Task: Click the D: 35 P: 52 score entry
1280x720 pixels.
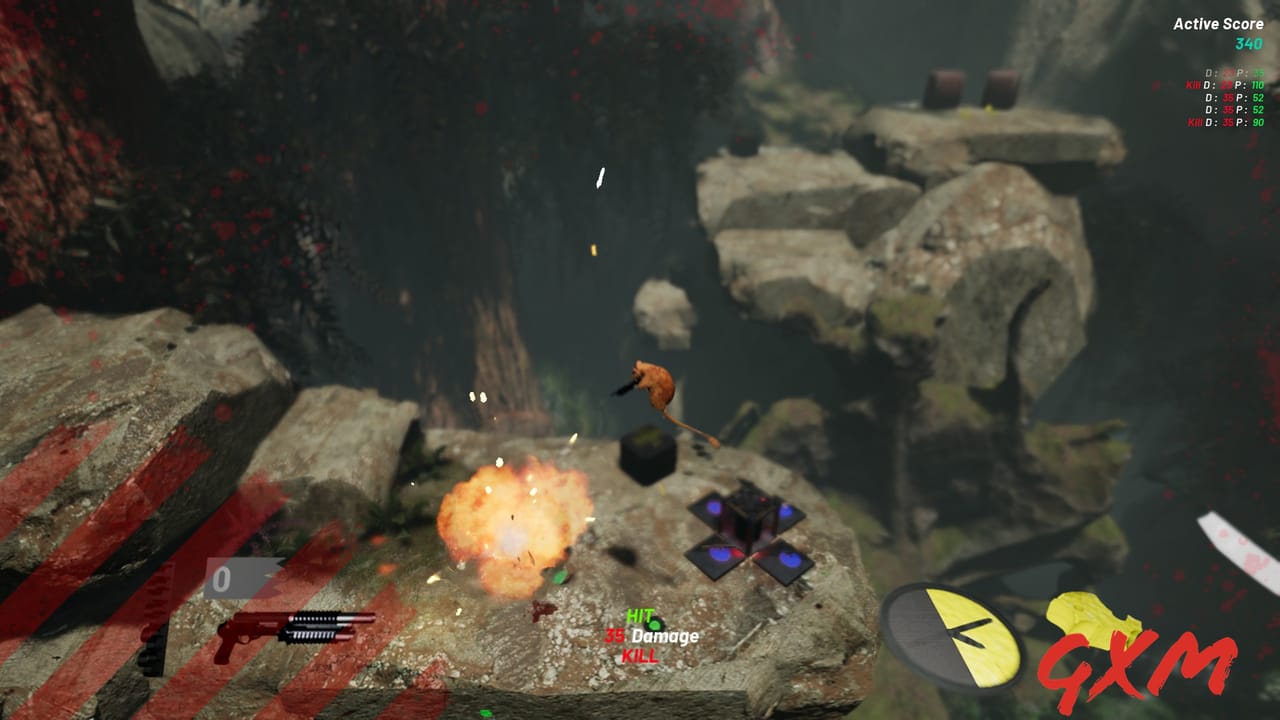Action: point(1235,98)
